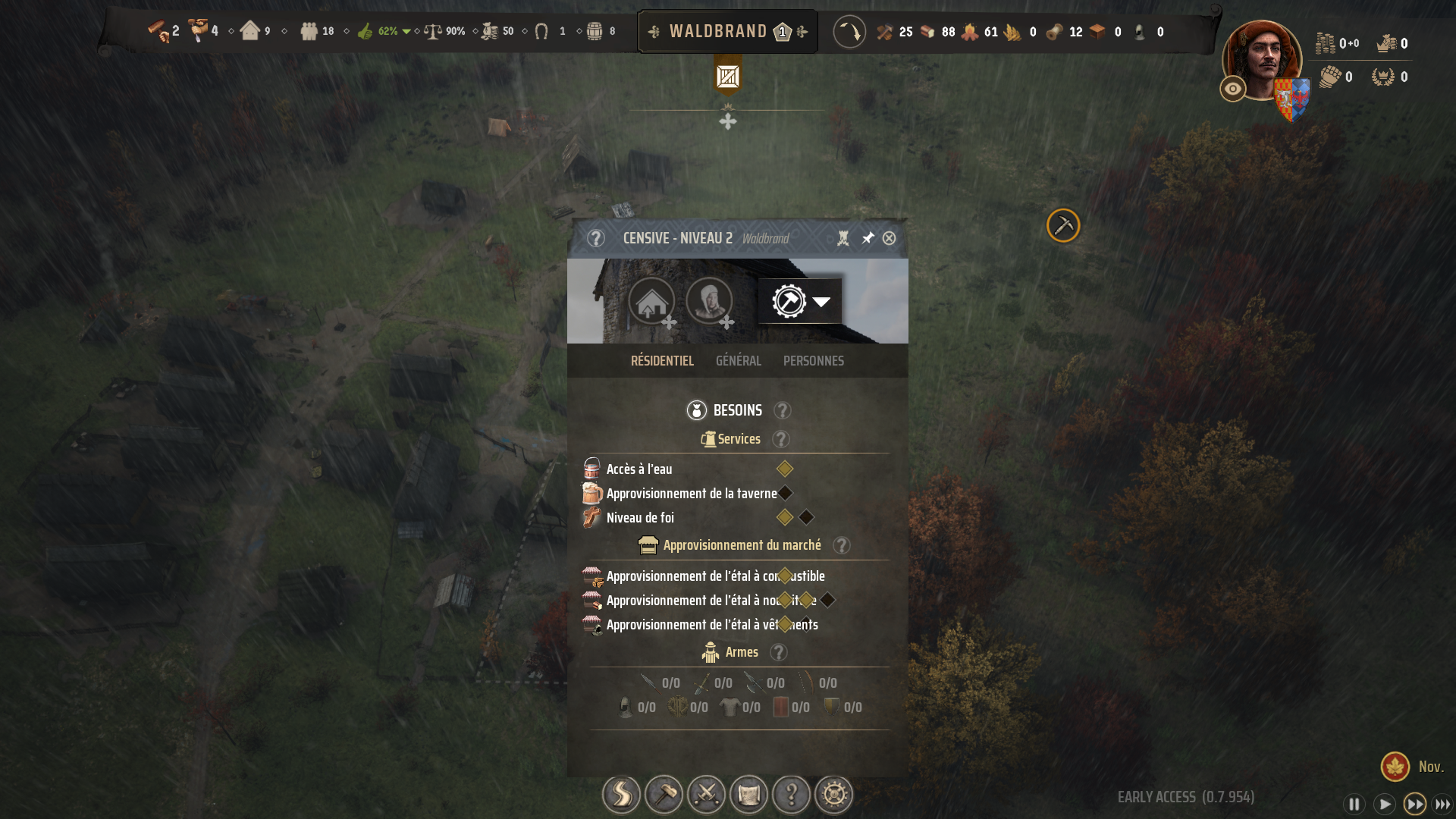The width and height of the screenshot is (1456, 819).
Task: Toggle the eye visibility button
Action: 1233,89
